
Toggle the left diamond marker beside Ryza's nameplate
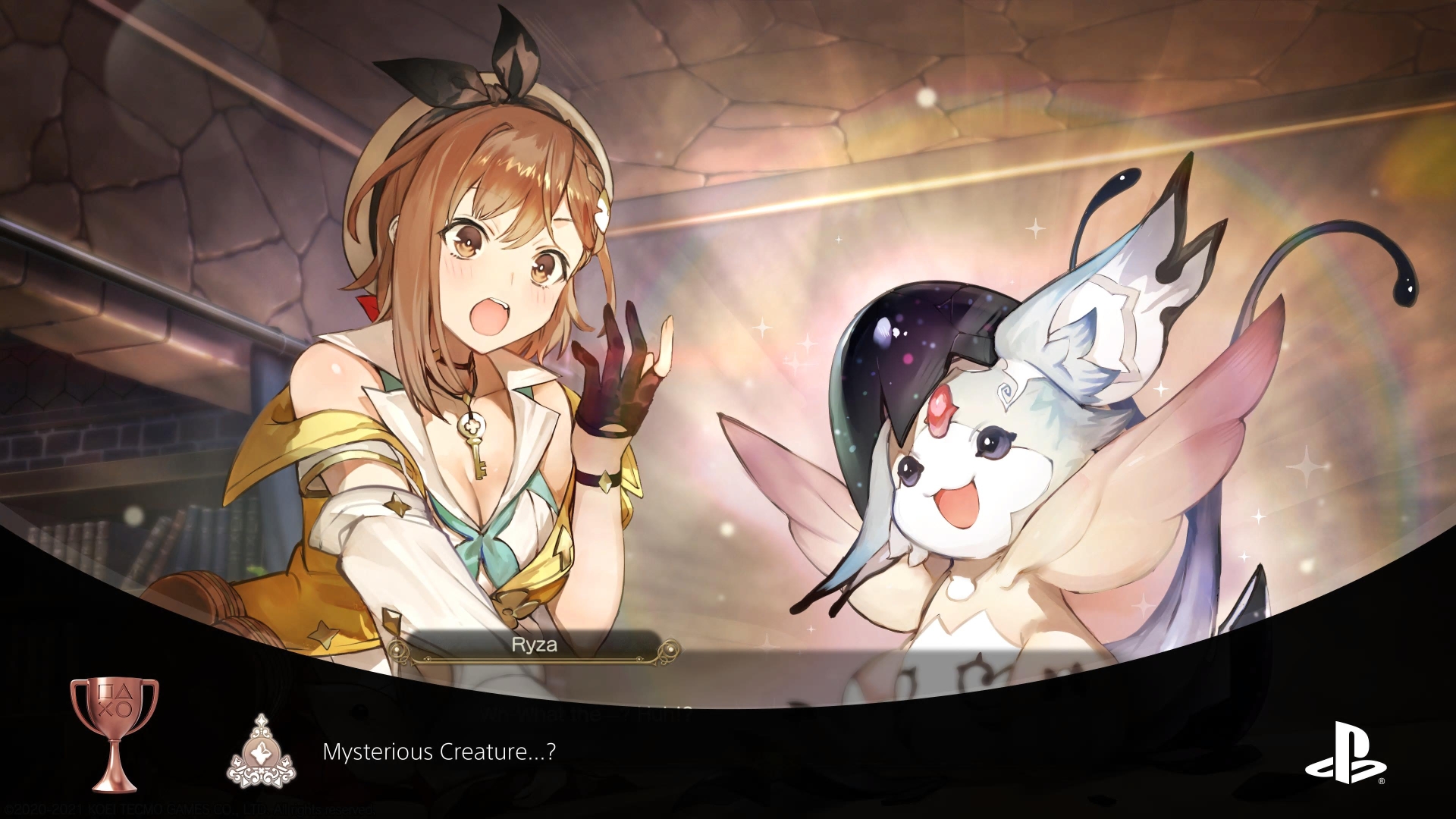(395, 648)
